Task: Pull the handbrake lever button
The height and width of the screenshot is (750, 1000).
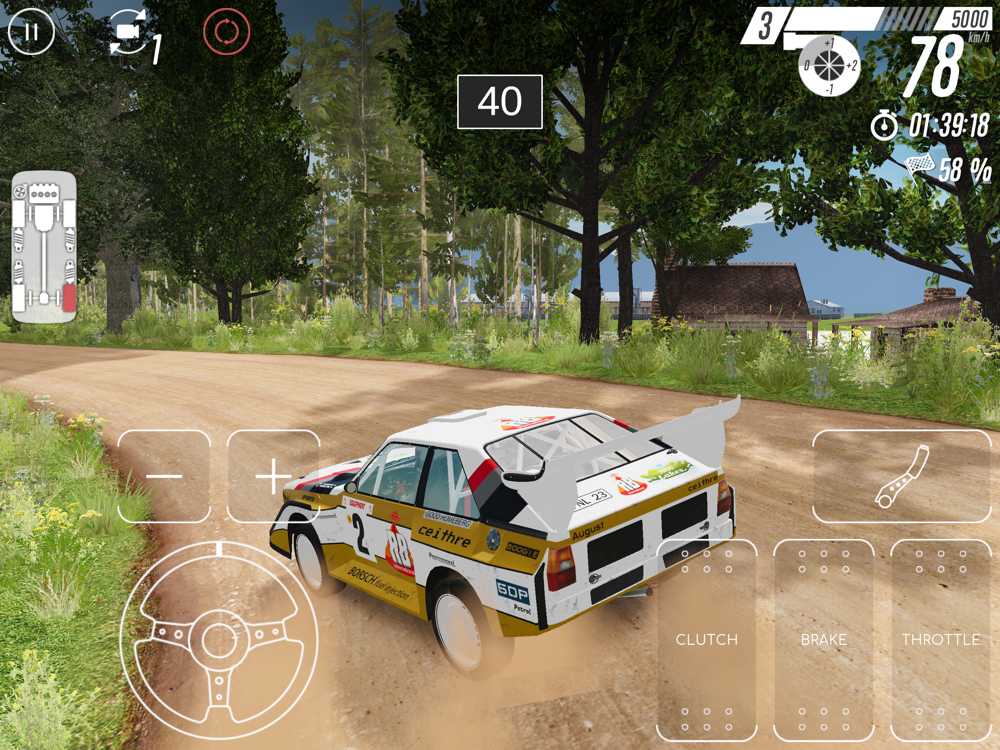Action: (x=901, y=477)
